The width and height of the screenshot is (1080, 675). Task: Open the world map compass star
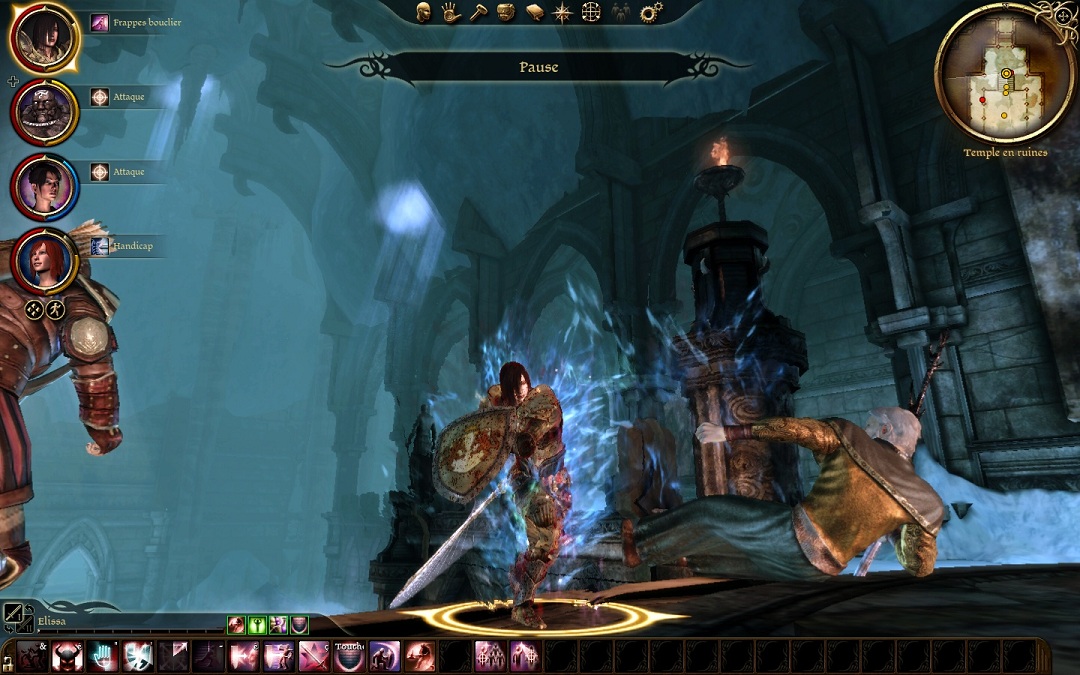click(563, 12)
